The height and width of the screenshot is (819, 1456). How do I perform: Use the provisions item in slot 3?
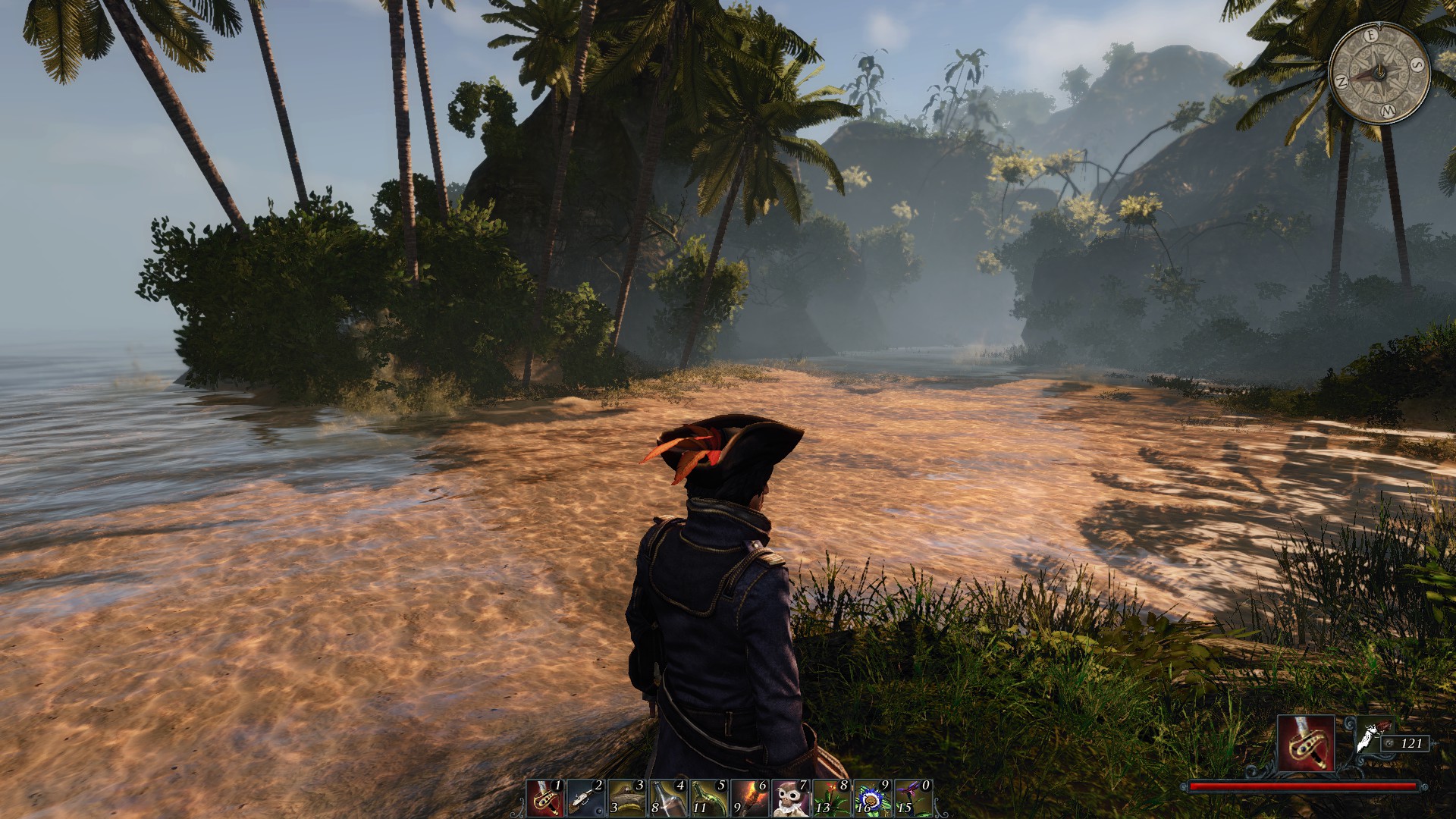626,799
